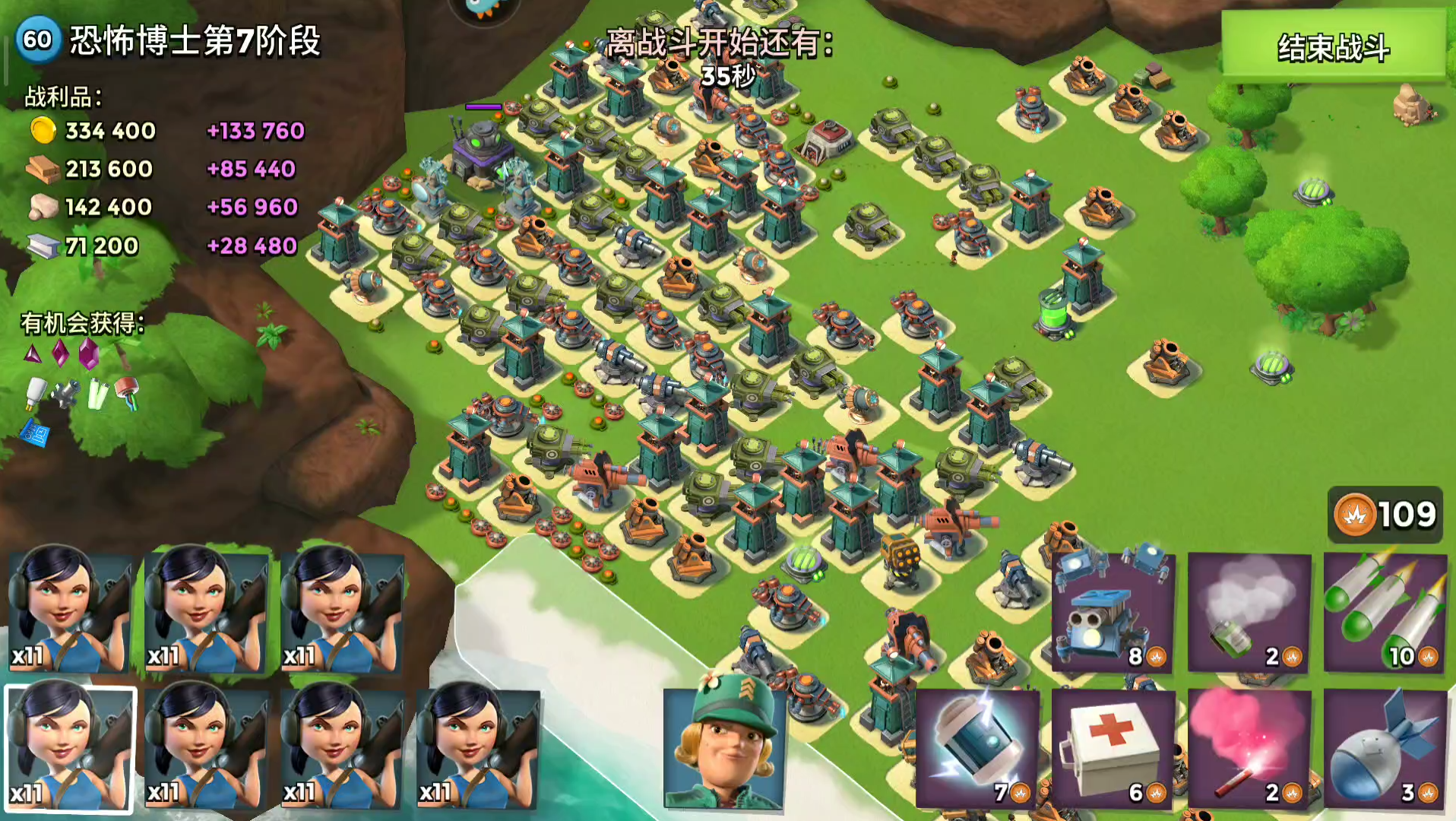Choose the Barrage missile ability

1385,612
